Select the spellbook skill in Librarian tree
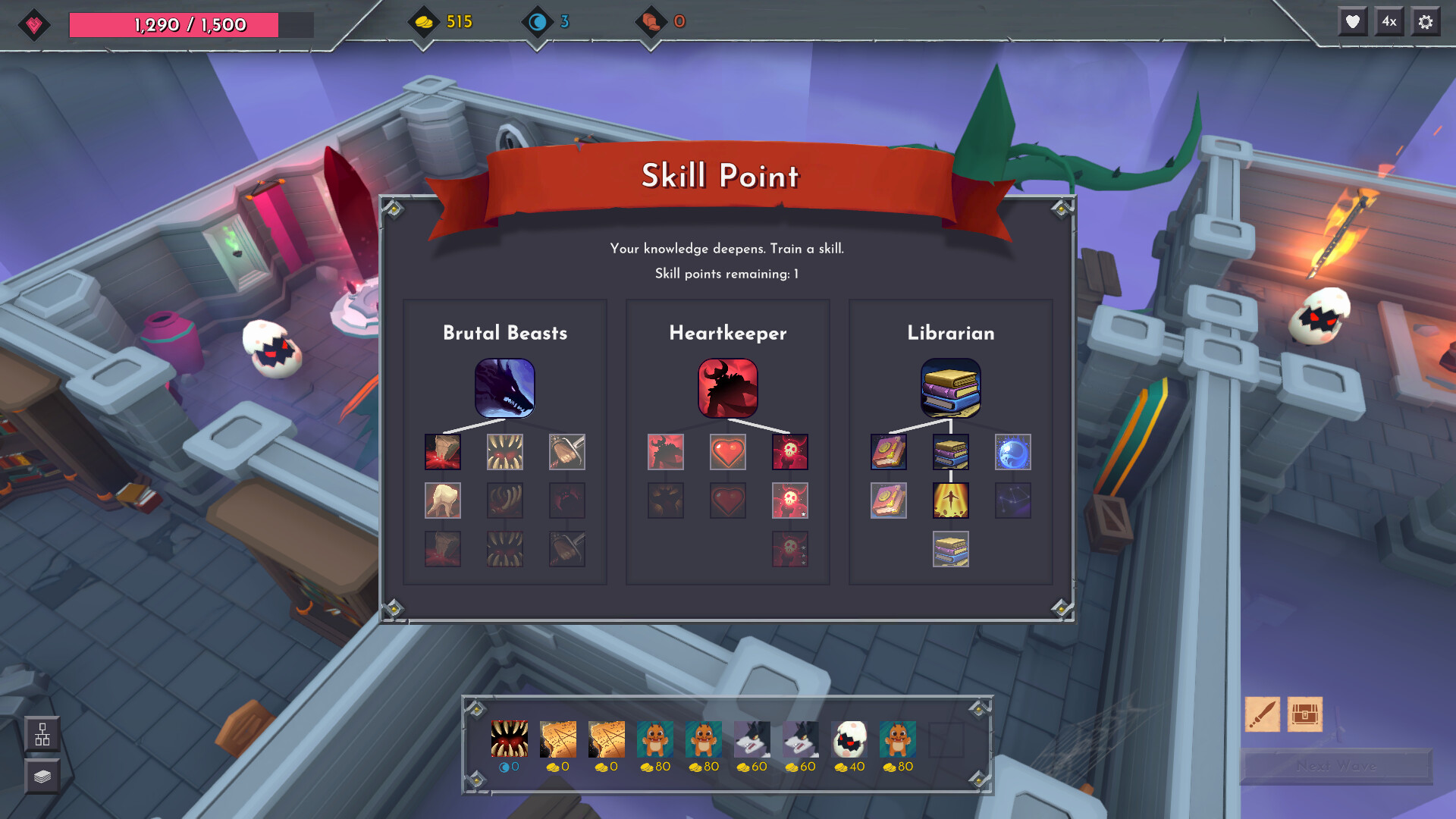Image resolution: width=1456 pixels, height=819 pixels. [x=888, y=452]
